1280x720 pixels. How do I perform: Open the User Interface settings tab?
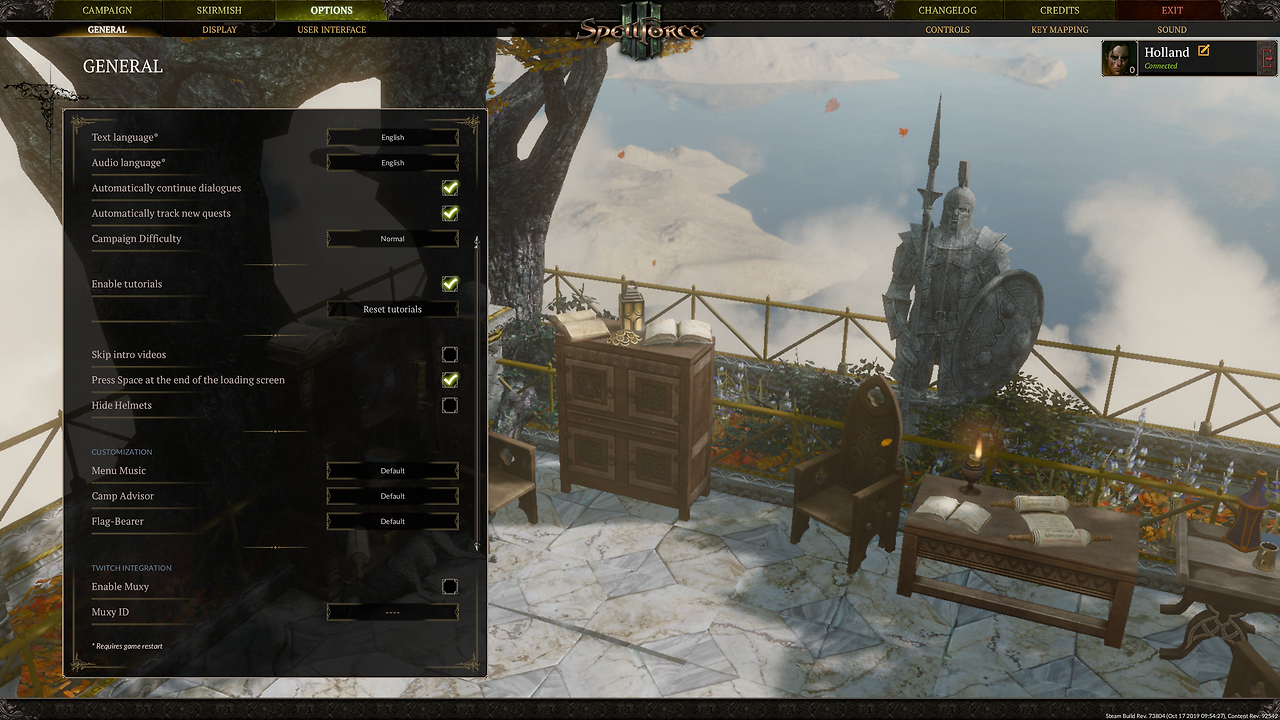[331, 30]
